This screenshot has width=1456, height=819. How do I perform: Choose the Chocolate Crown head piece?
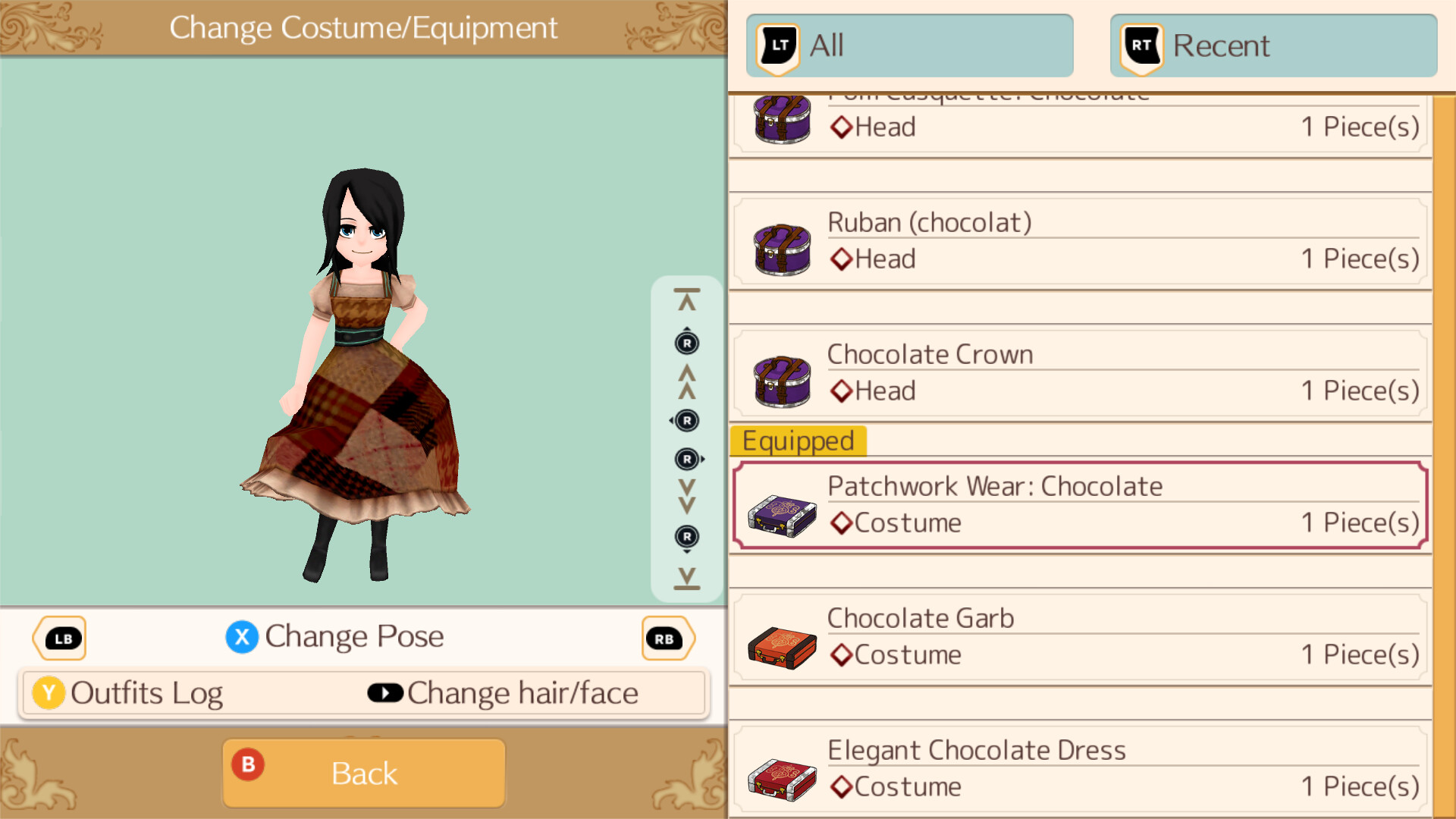click(1080, 374)
